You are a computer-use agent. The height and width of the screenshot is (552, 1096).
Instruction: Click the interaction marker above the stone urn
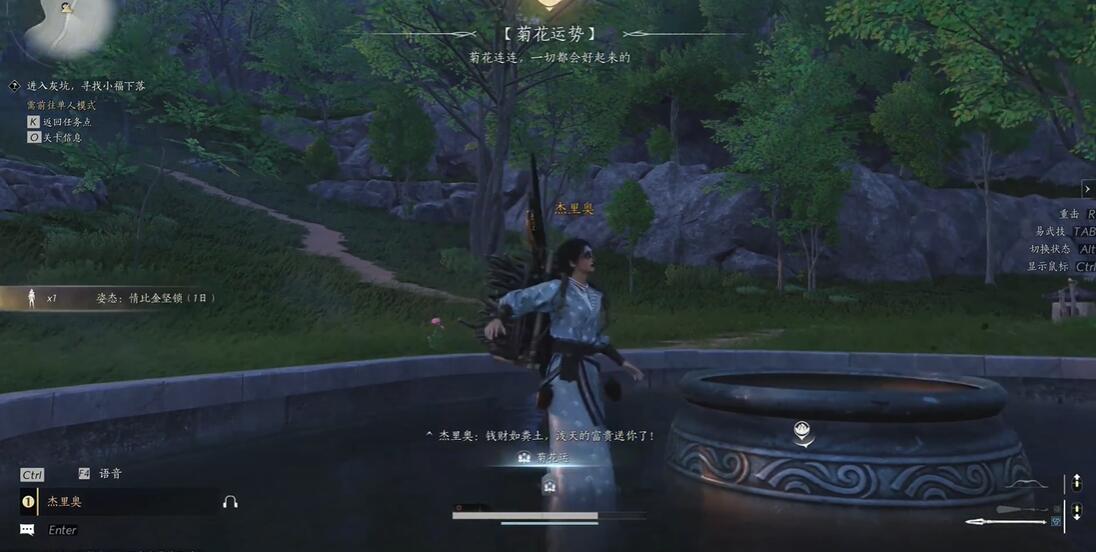click(802, 432)
